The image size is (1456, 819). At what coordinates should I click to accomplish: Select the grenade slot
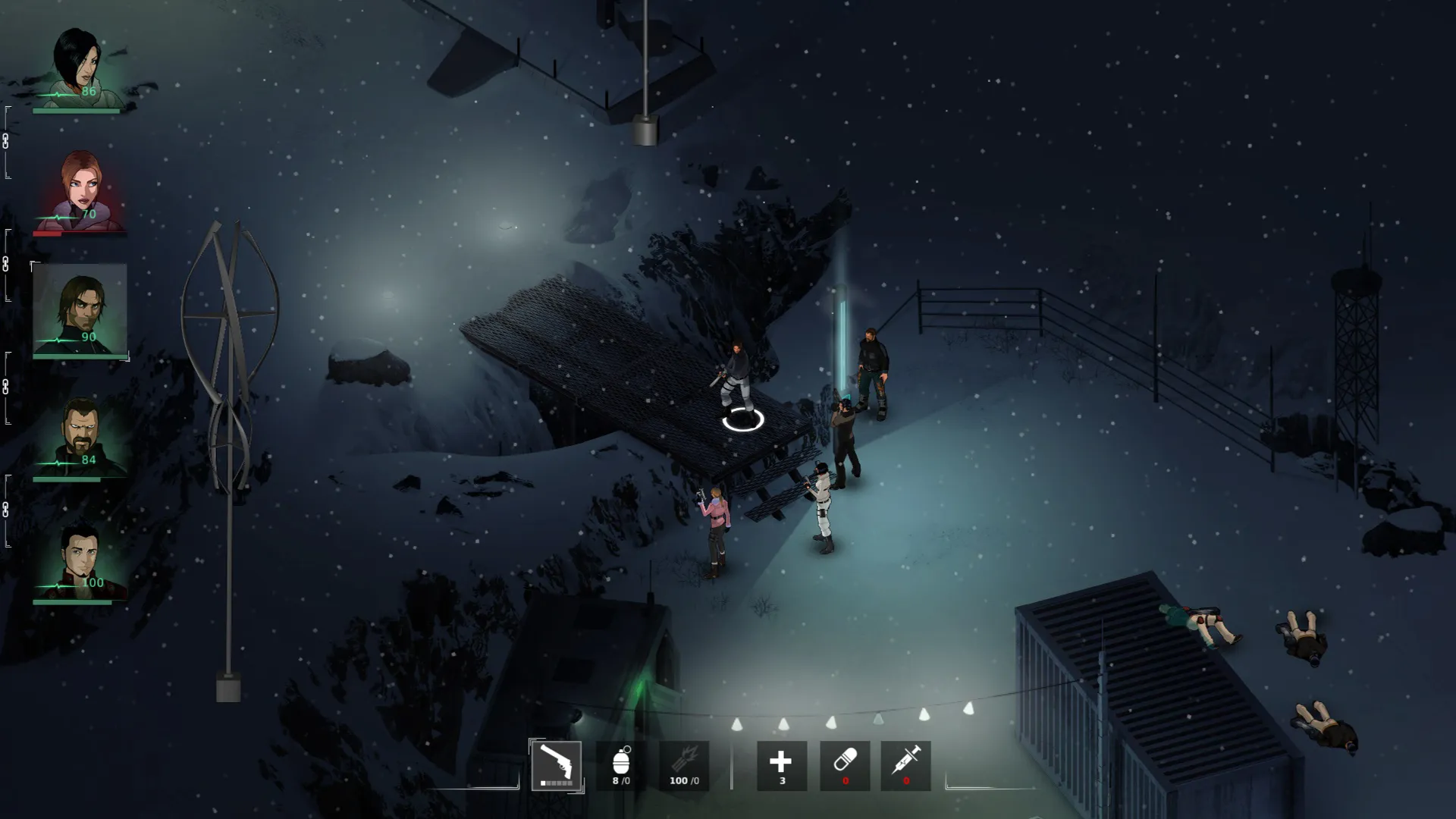pyautogui.click(x=621, y=765)
